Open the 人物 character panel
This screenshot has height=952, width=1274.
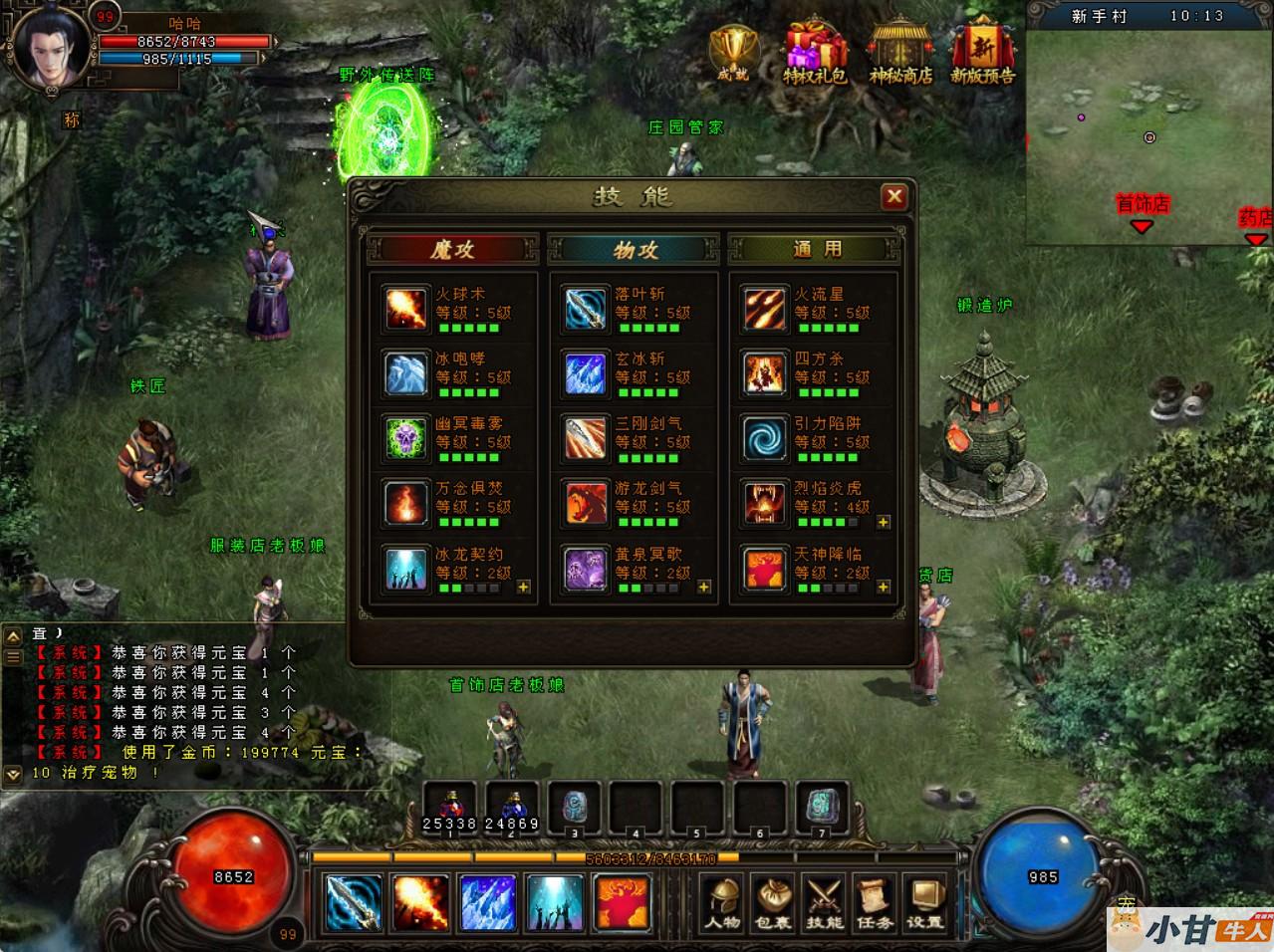tap(722, 903)
